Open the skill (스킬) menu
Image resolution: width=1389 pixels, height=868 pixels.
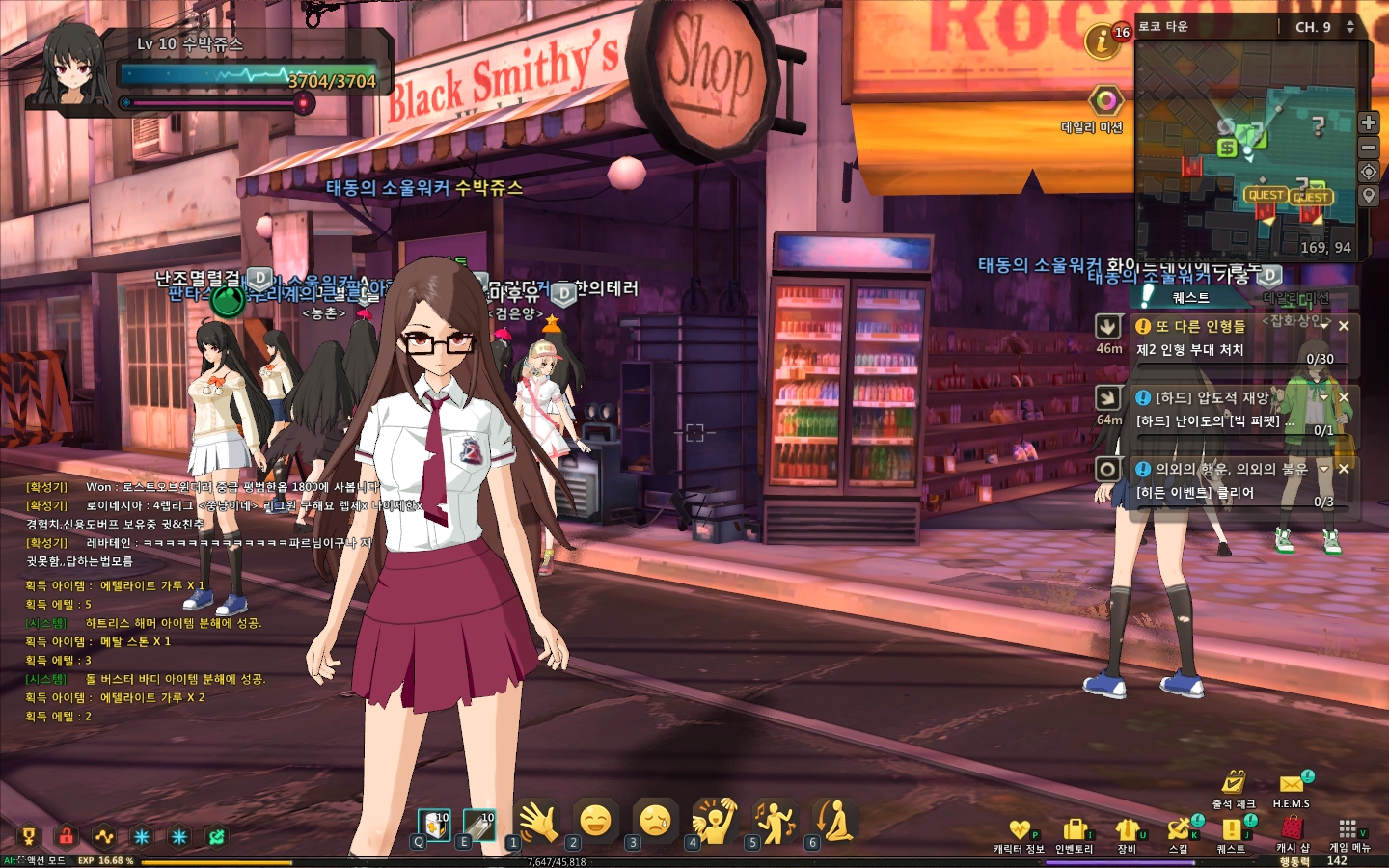point(1179,829)
